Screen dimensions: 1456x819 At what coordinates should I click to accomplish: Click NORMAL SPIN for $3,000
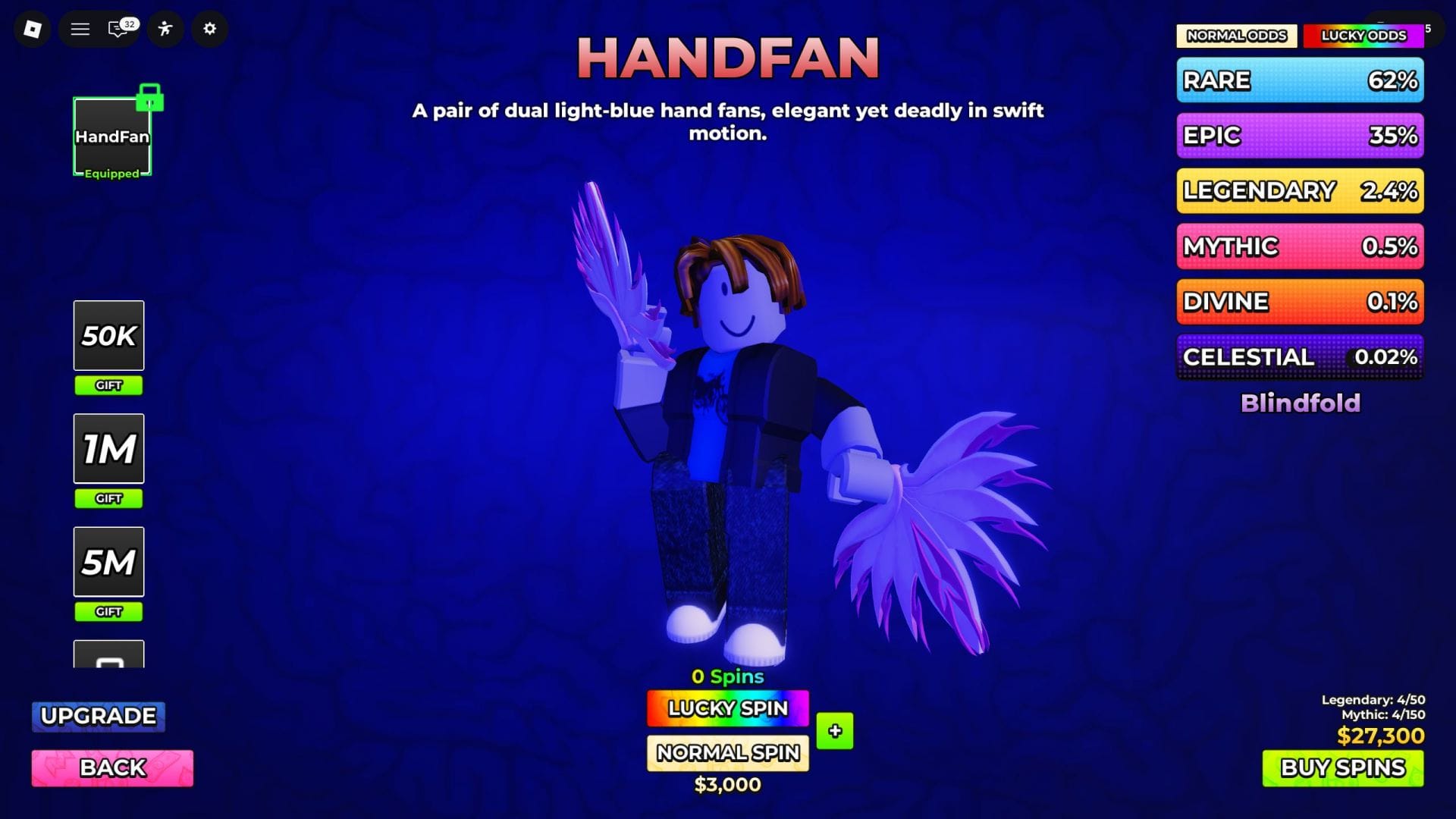tap(726, 753)
